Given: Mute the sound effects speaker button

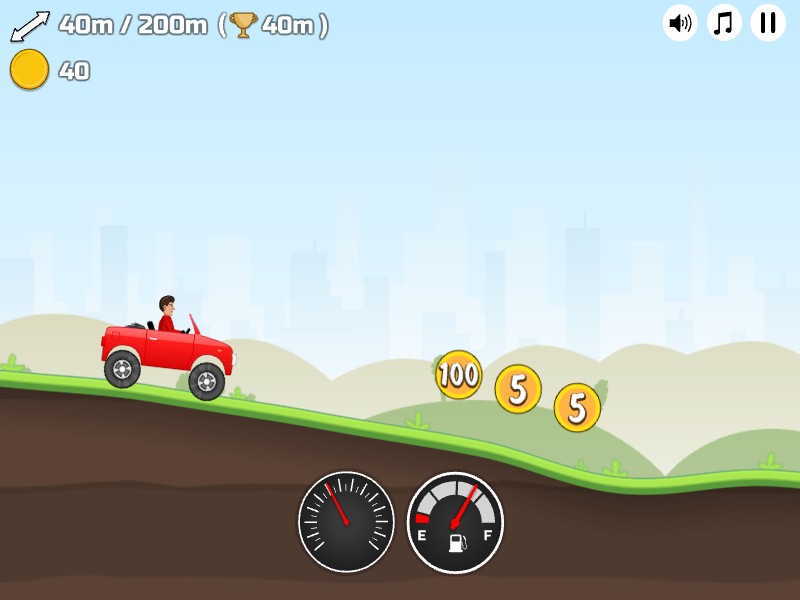Looking at the screenshot, I should [x=680, y=22].
